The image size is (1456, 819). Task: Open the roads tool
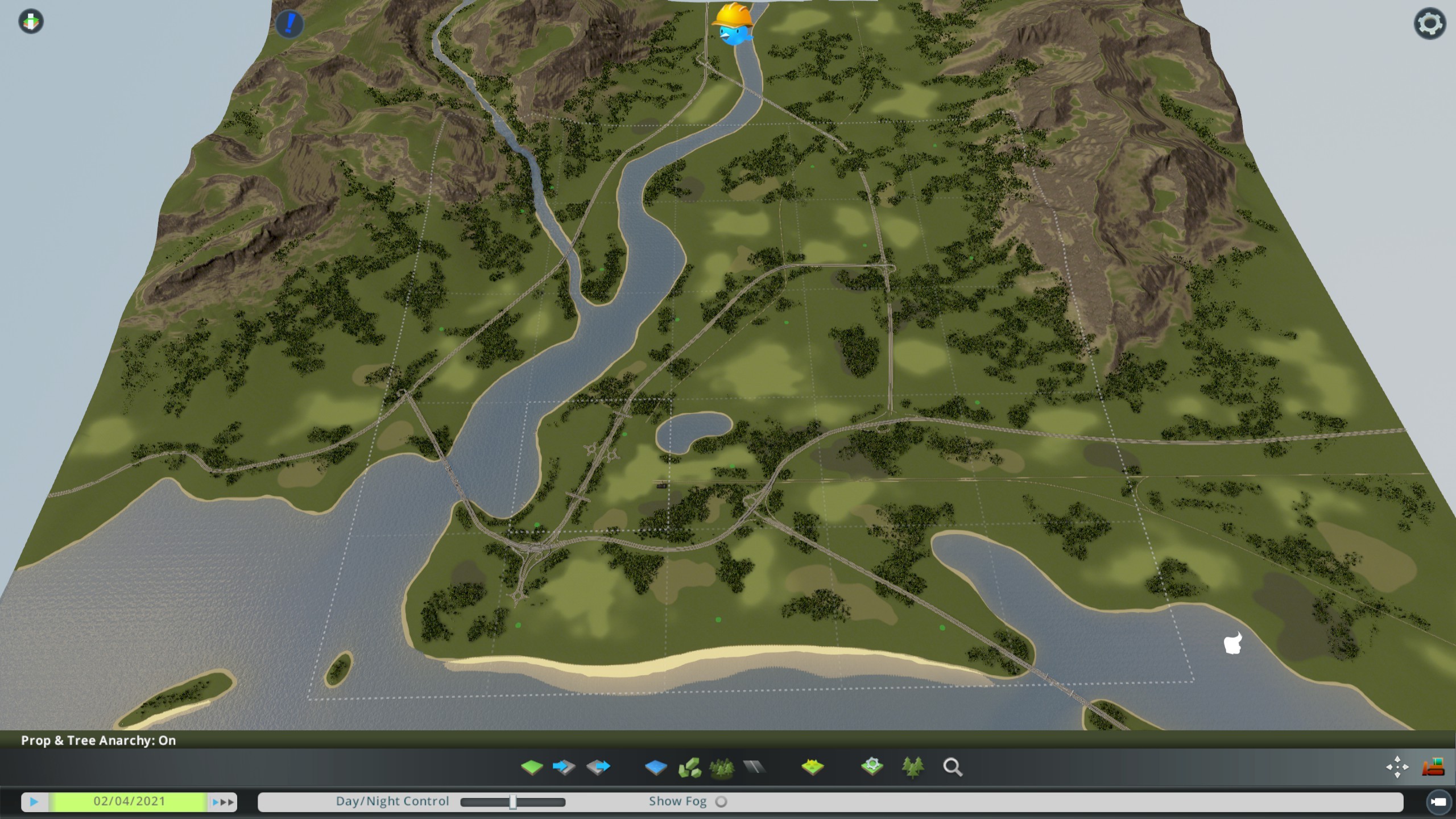tap(754, 767)
